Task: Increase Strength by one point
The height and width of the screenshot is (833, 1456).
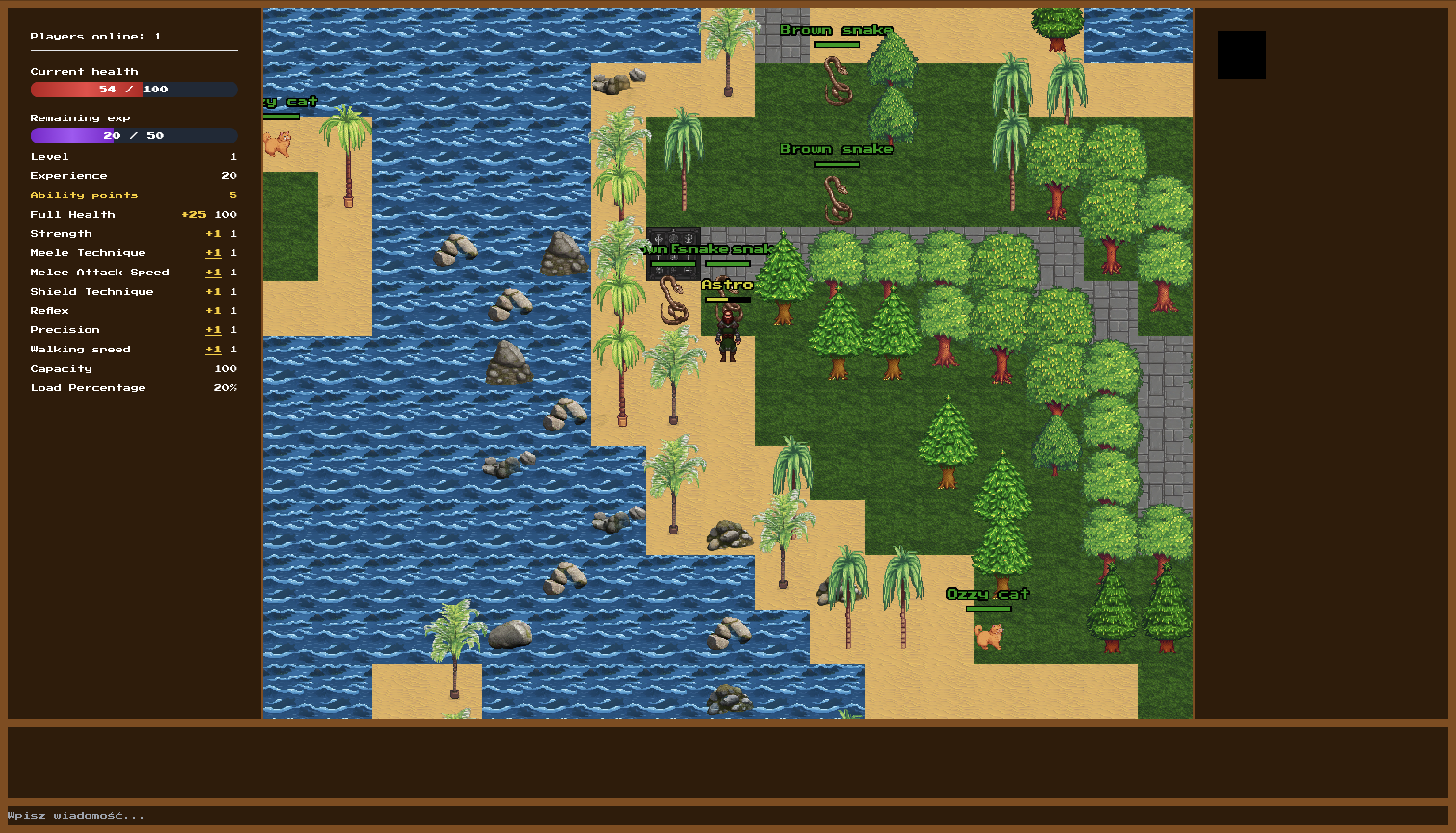Action: coord(213,234)
